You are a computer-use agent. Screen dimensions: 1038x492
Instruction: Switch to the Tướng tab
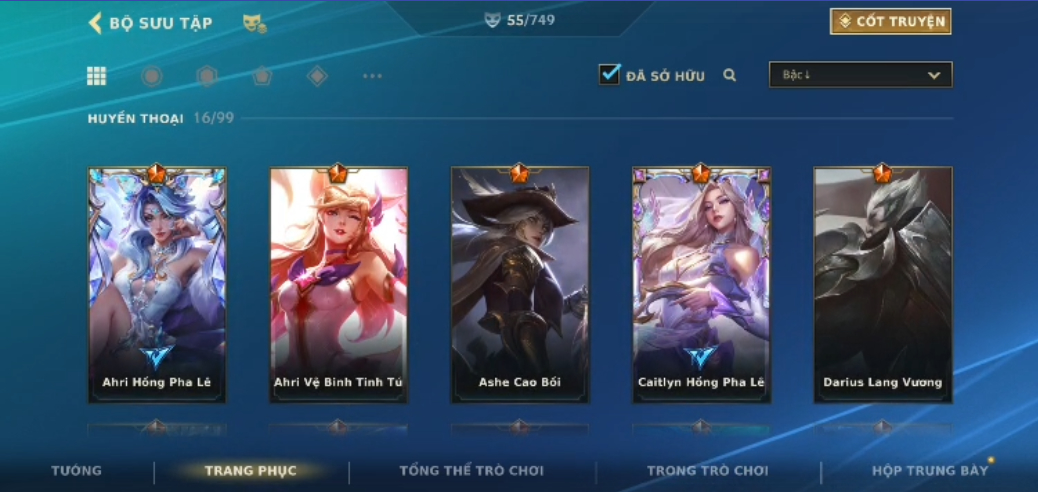[77, 471]
